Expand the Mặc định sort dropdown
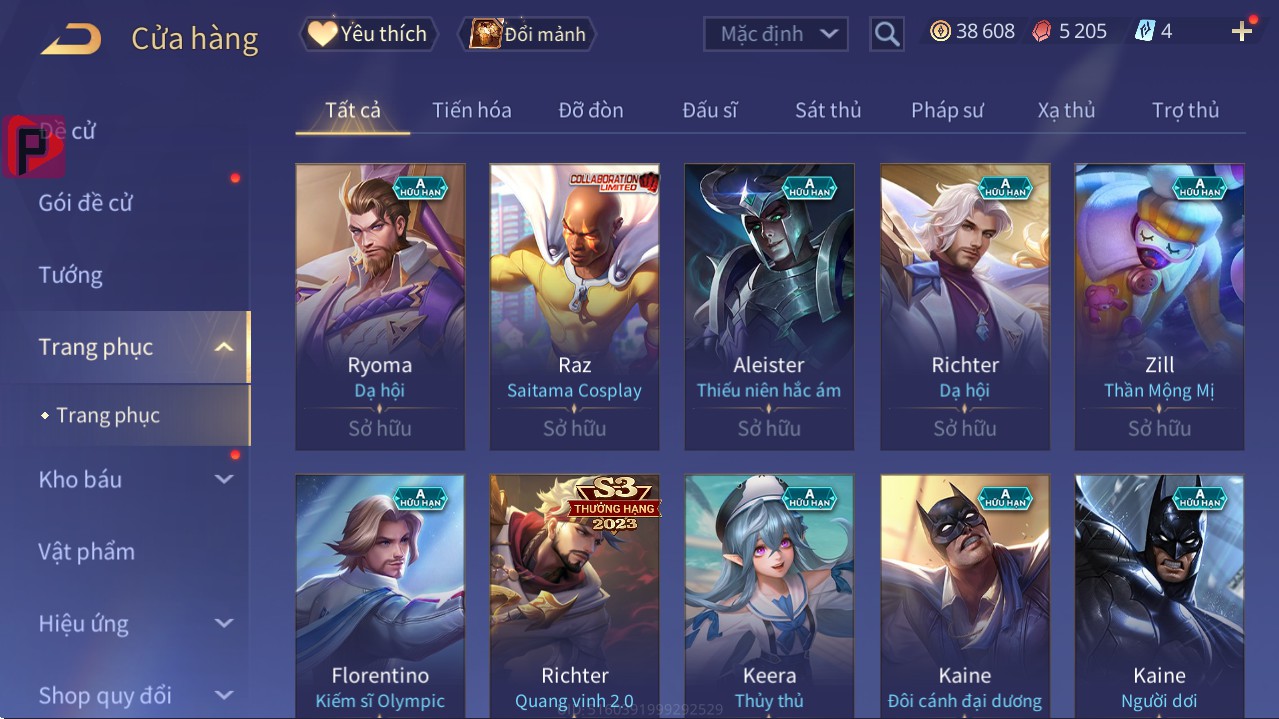Image resolution: width=1279 pixels, height=719 pixels. tap(775, 34)
